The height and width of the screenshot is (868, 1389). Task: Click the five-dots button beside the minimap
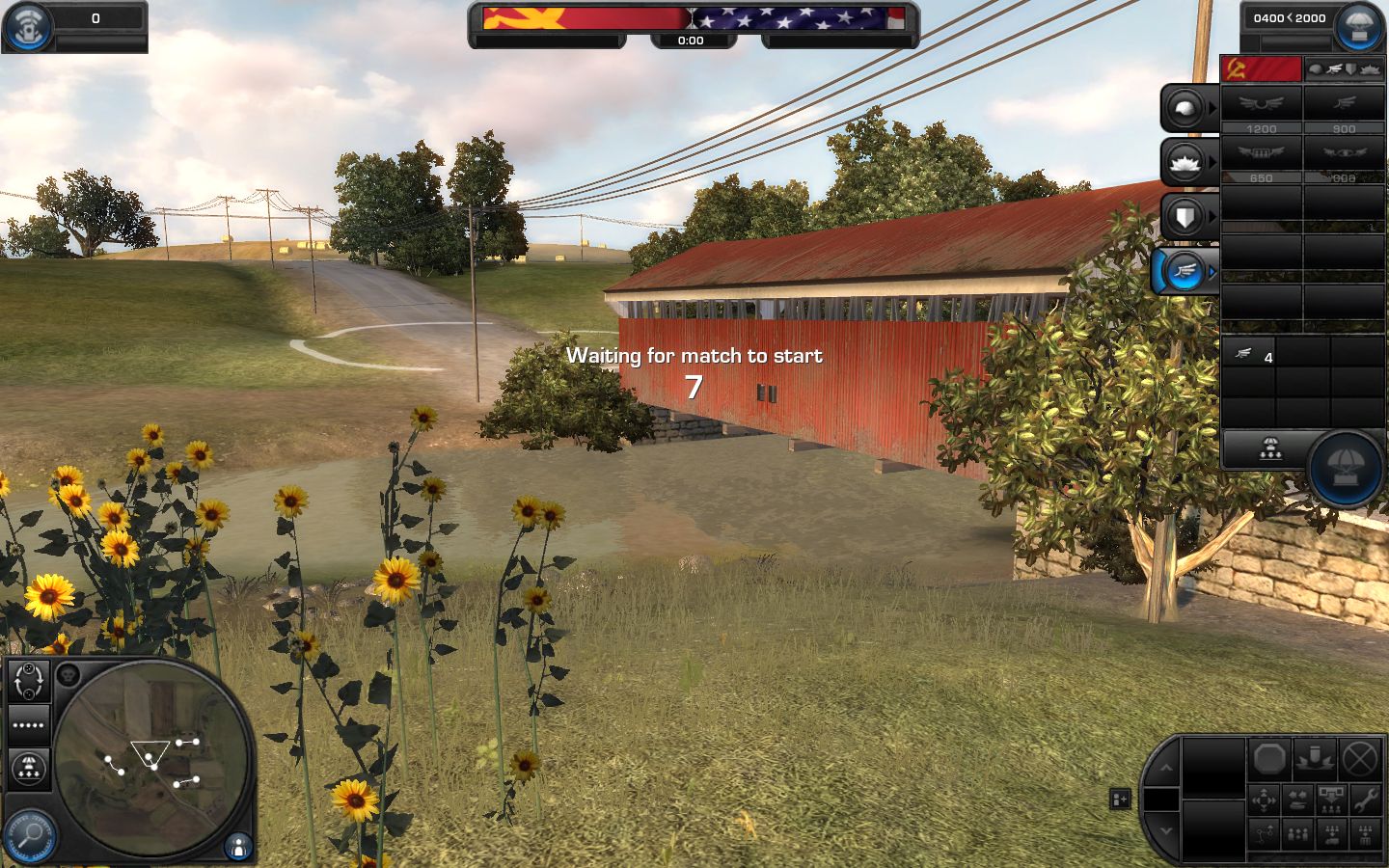click(x=29, y=725)
